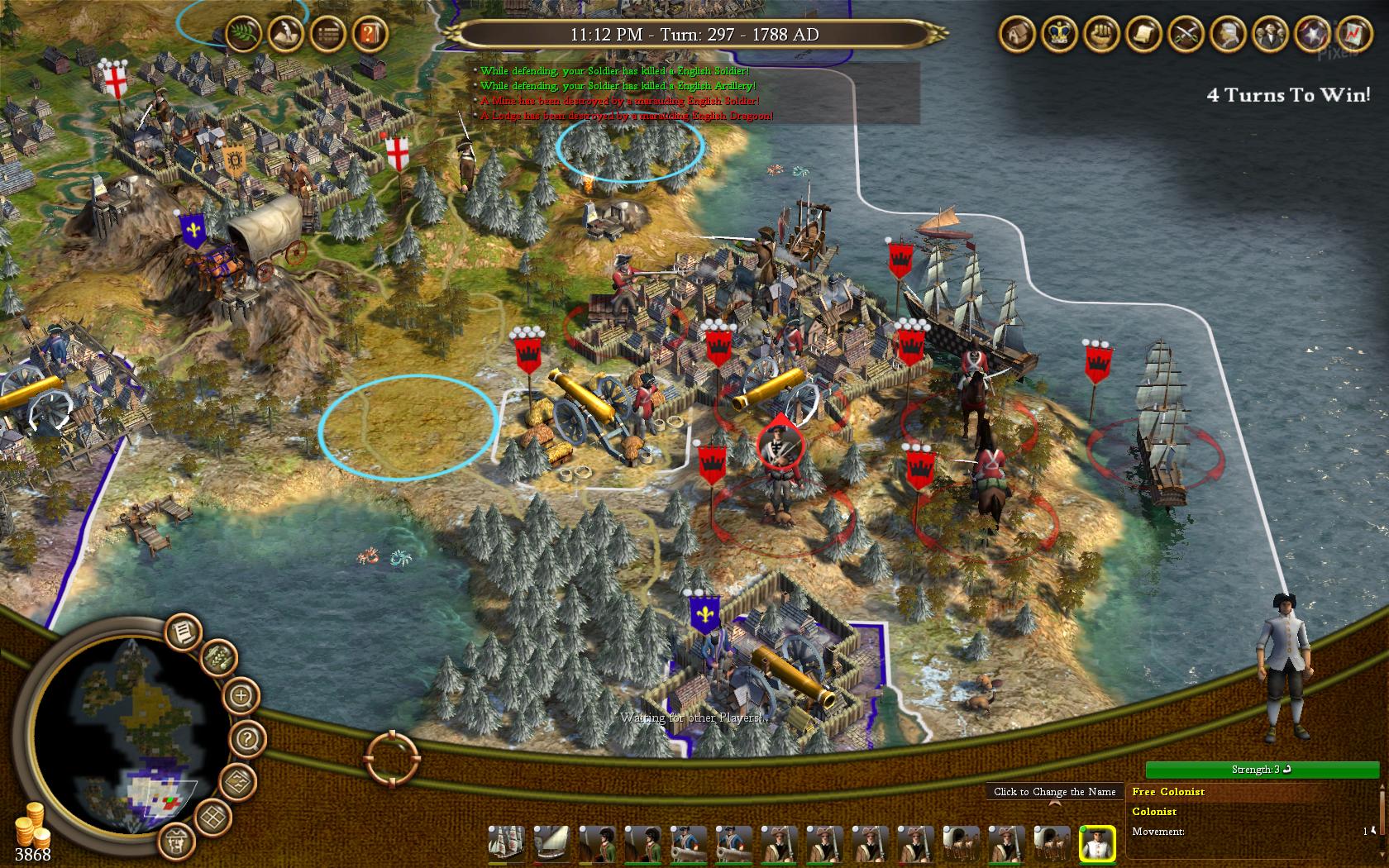The image size is (1389, 868).
Task: Open the quill pen log button
Action: click(284, 33)
